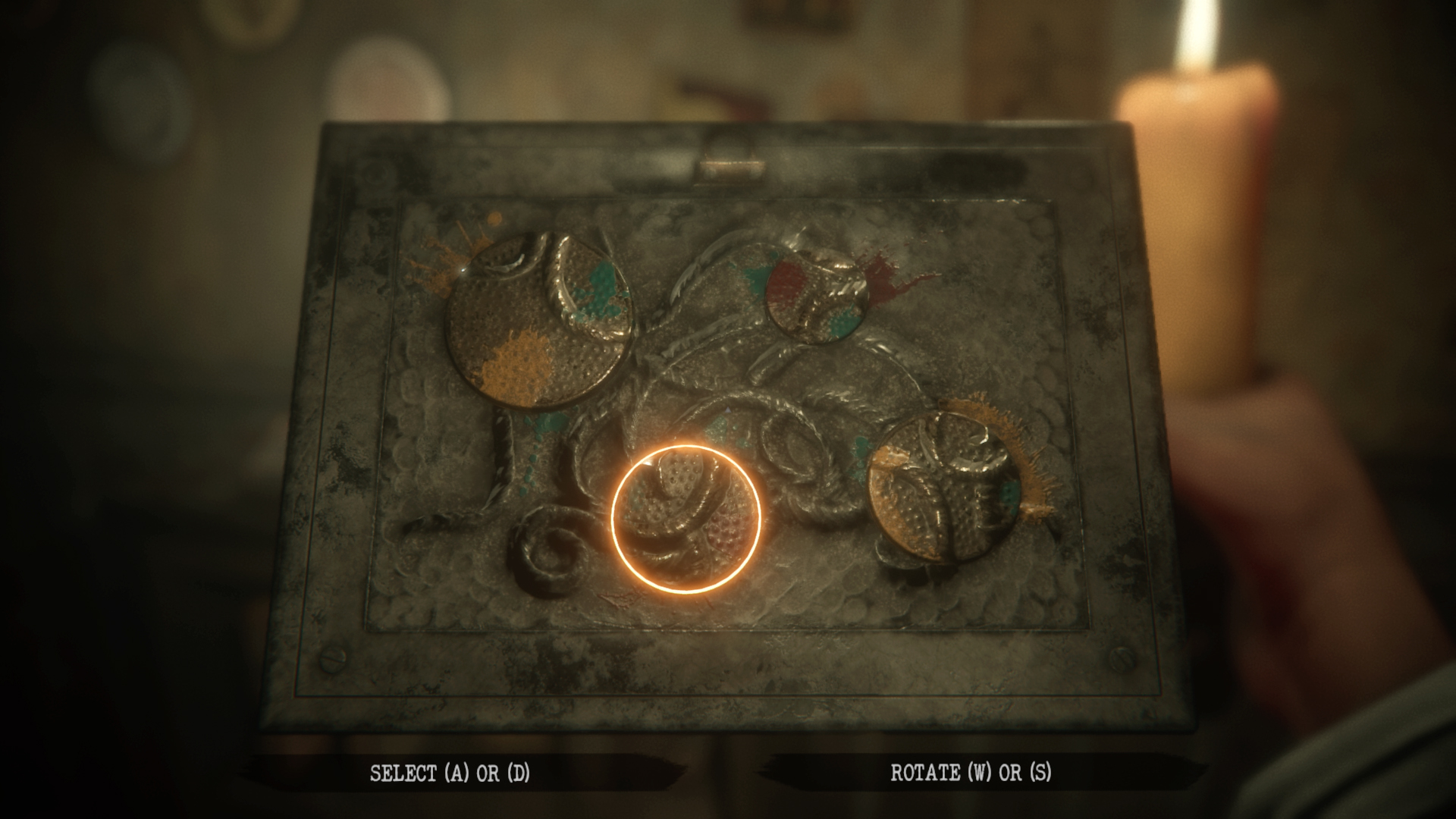
Task: Select the glowing highlighted dial
Action: [690, 519]
